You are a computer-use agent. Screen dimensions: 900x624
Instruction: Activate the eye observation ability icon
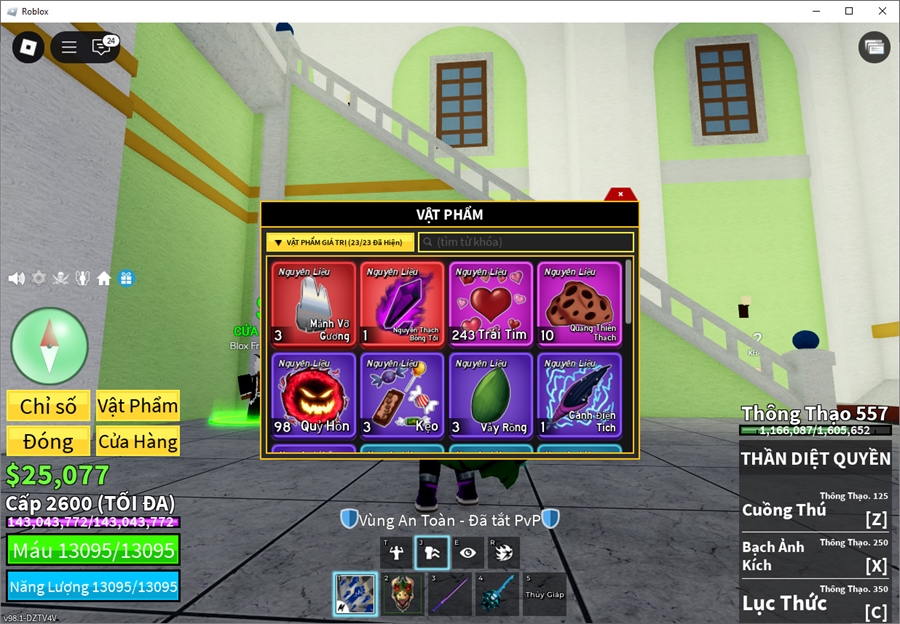467,552
